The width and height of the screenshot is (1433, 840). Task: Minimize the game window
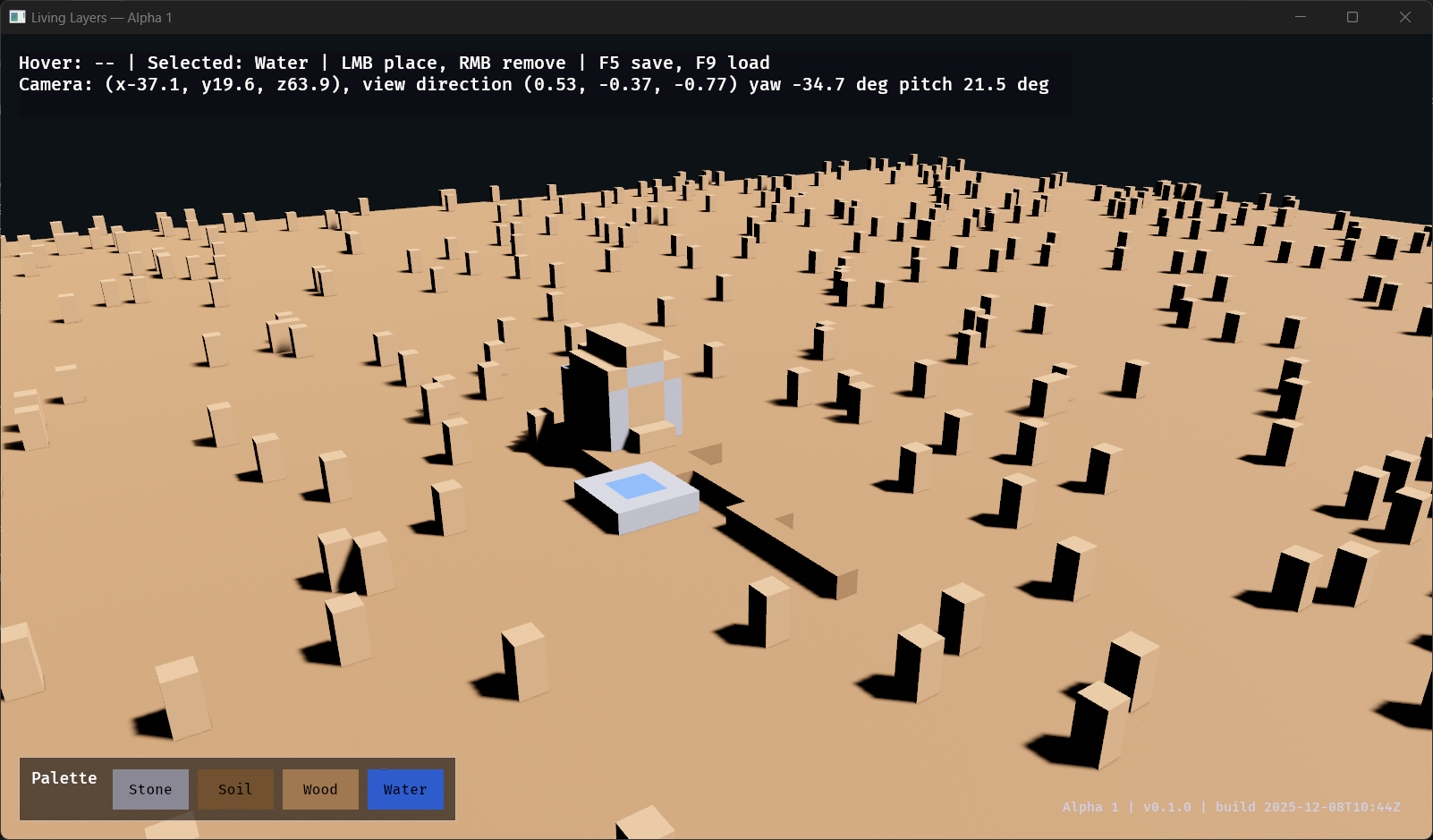[x=1301, y=17]
